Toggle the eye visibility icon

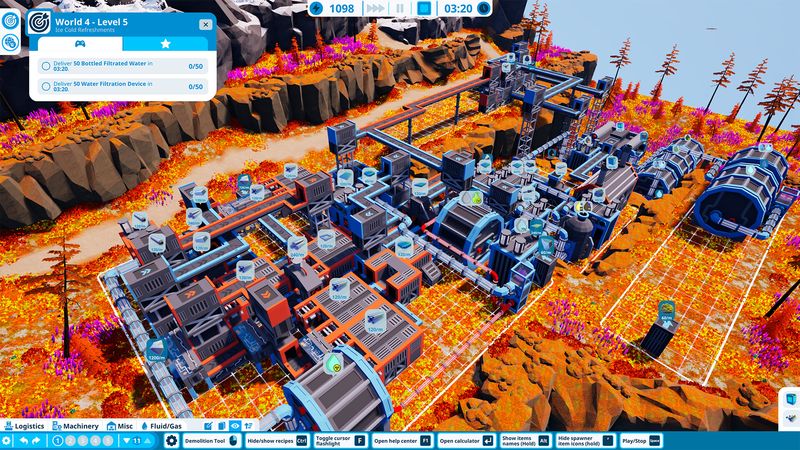pyautogui.click(x=235, y=426)
